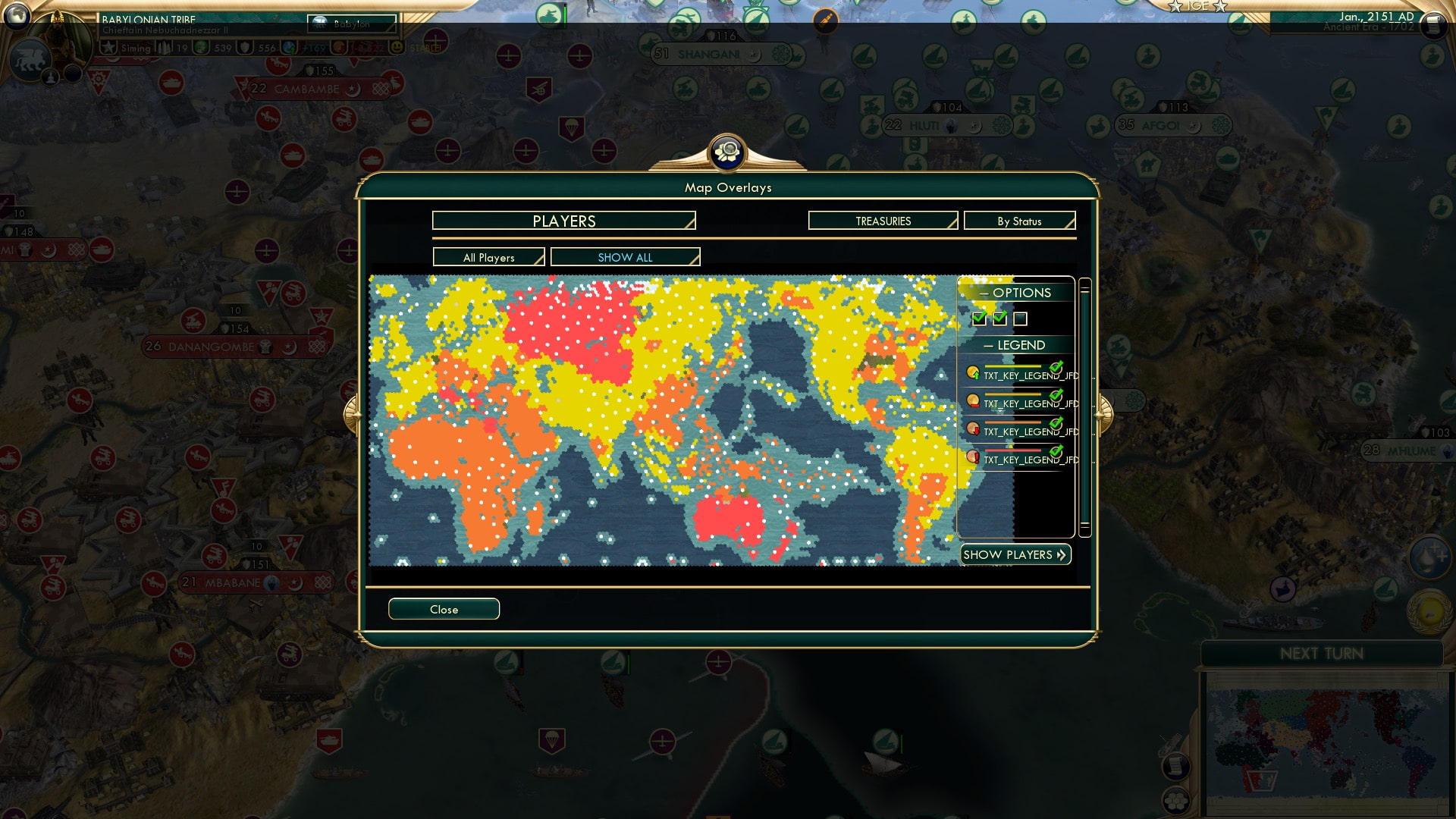This screenshot has height=819, width=1456.
Task: Click the happiness smiley icon in top bar
Action: point(396,47)
